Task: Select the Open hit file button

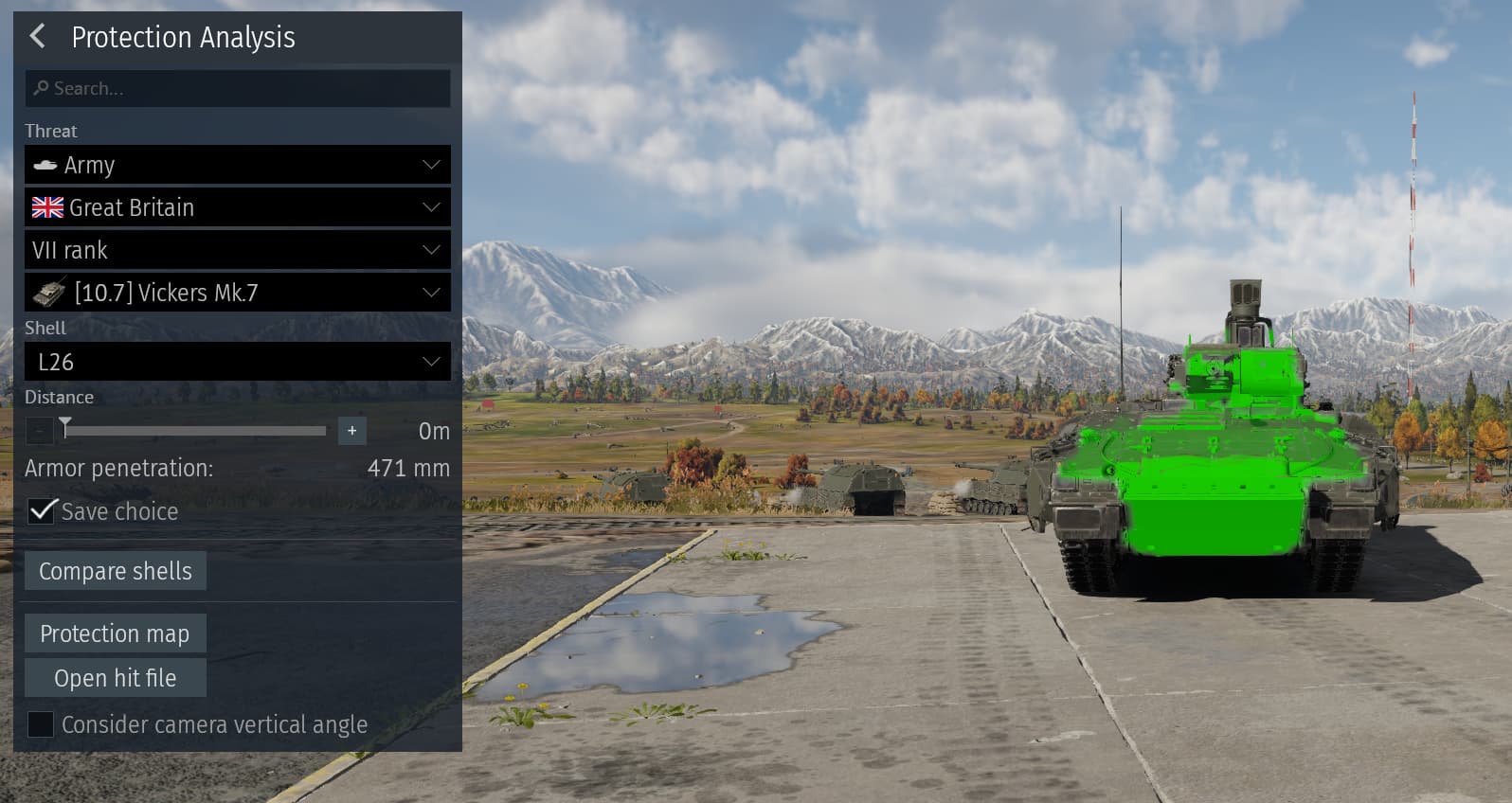Action: coord(115,678)
